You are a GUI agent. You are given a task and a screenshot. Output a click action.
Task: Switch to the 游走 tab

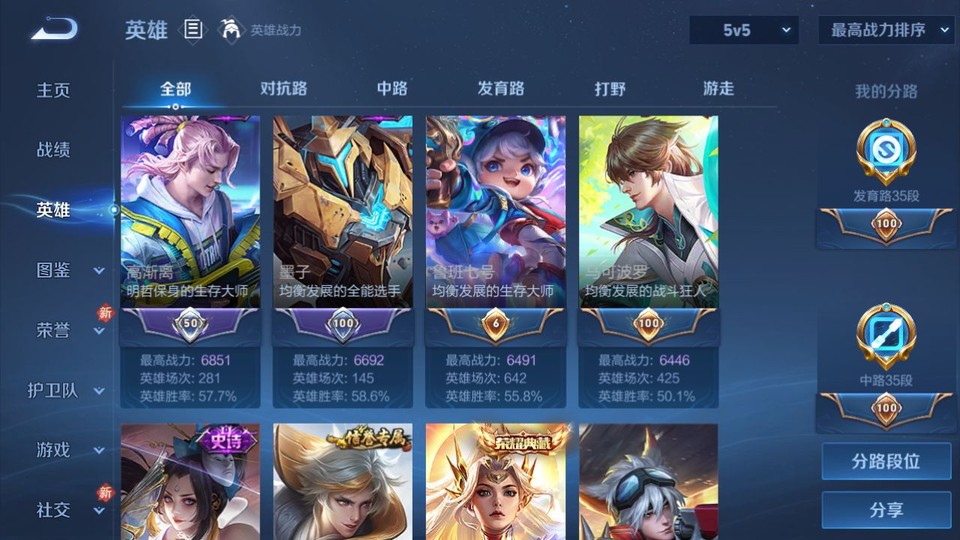(x=718, y=88)
